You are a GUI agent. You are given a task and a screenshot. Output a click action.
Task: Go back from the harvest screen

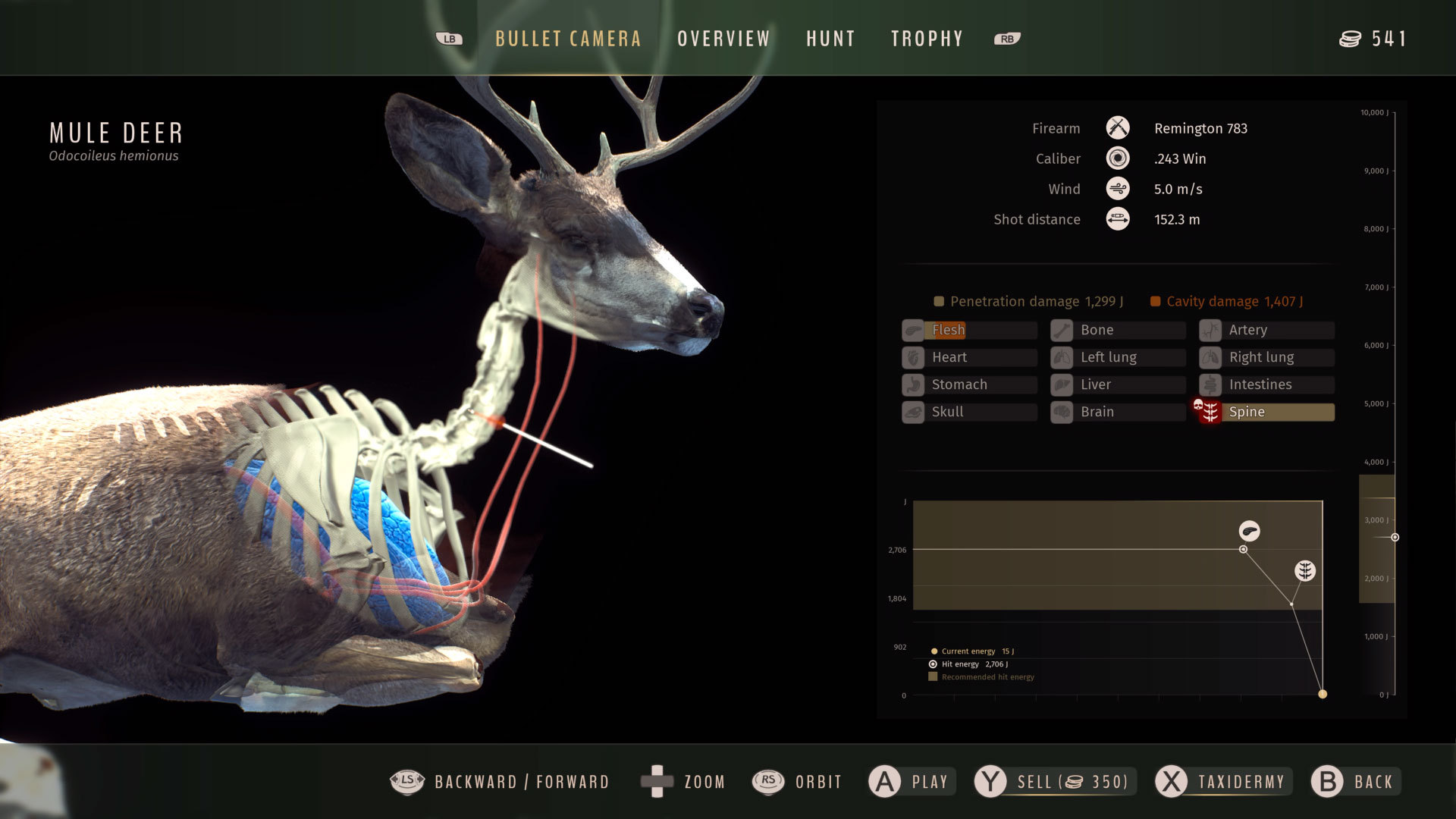click(1355, 782)
